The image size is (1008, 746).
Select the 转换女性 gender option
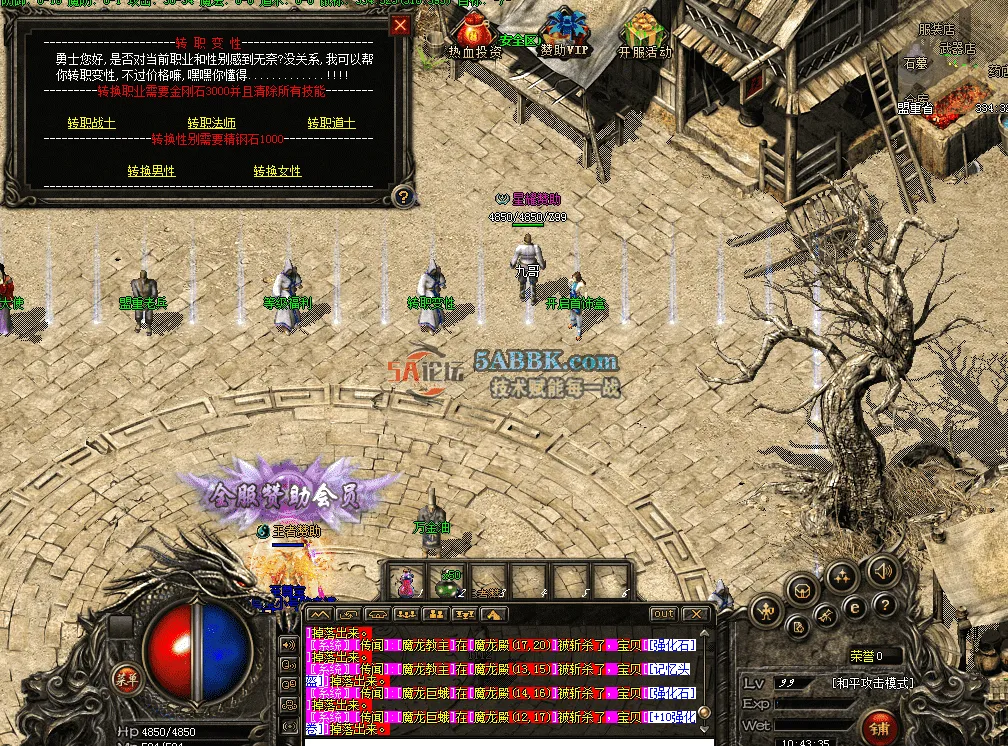pos(277,171)
